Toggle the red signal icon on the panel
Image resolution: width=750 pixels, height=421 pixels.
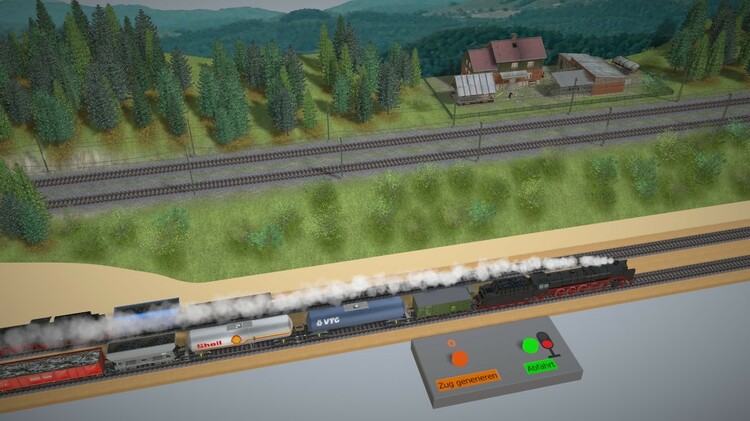pos(546,343)
